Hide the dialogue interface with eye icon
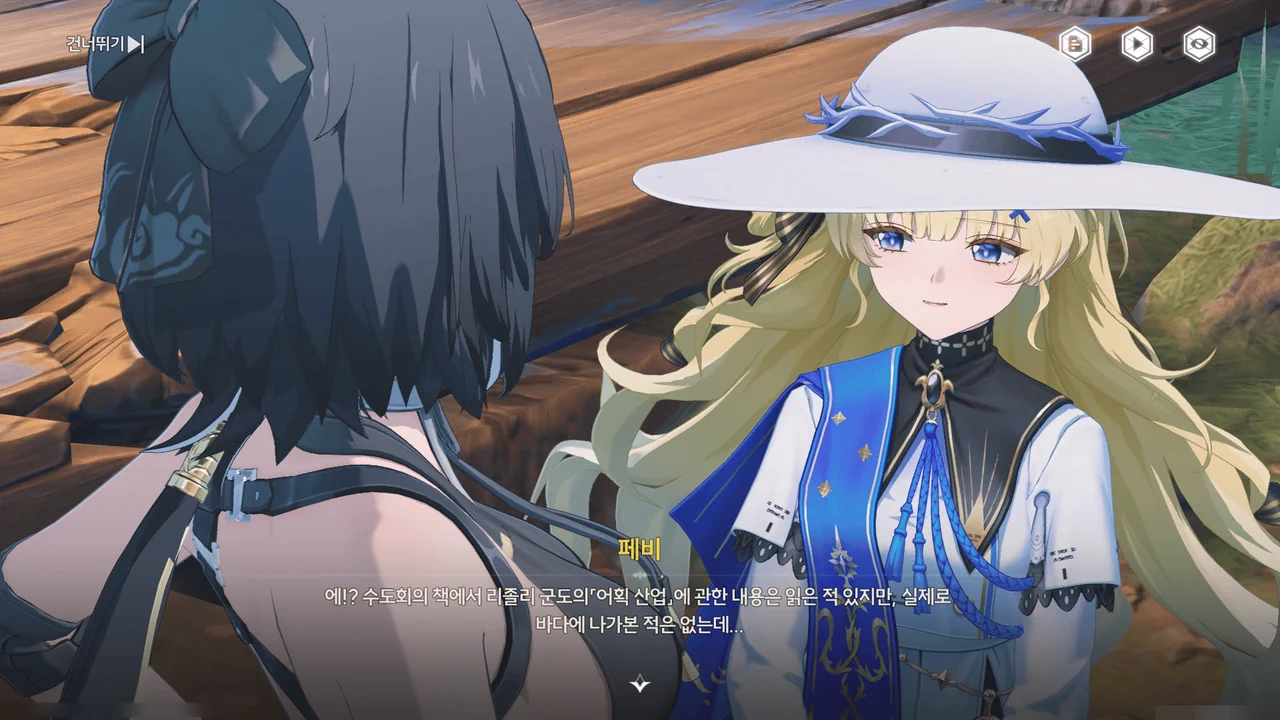This screenshot has width=1280, height=720. pos(1199,44)
